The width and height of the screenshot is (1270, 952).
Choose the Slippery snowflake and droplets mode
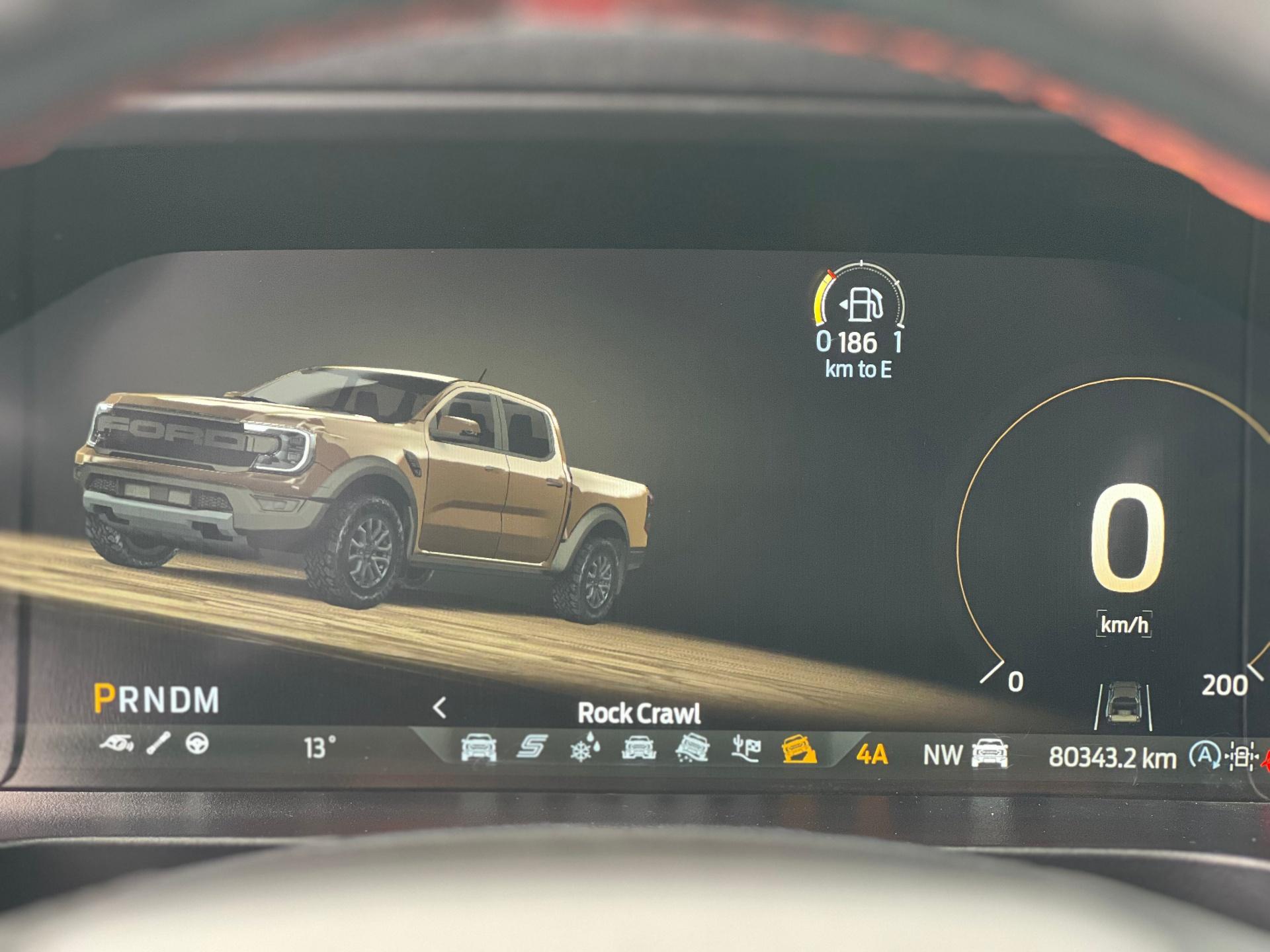point(585,749)
